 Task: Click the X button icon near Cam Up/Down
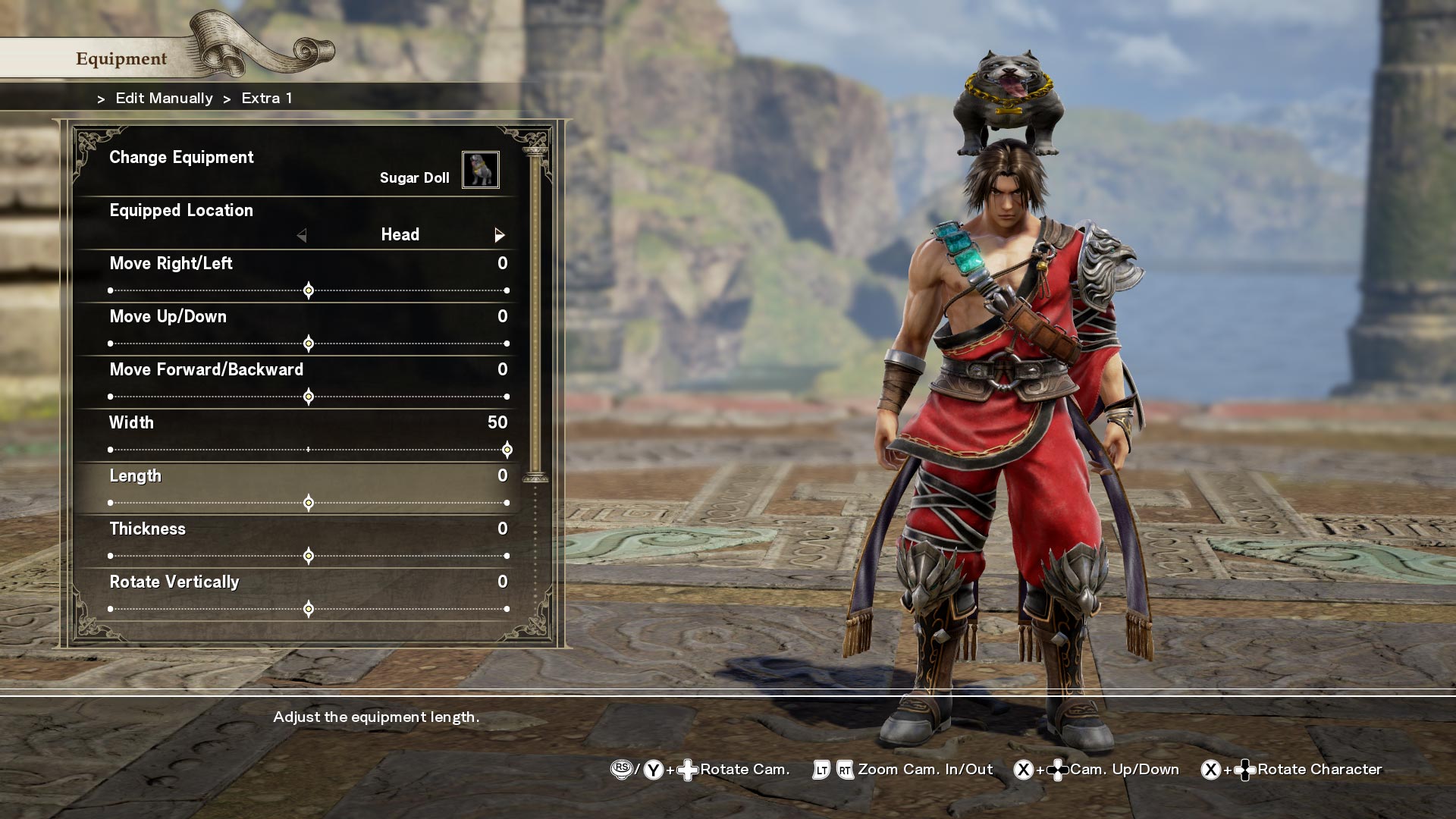pyautogui.click(x=1023, y=768)
